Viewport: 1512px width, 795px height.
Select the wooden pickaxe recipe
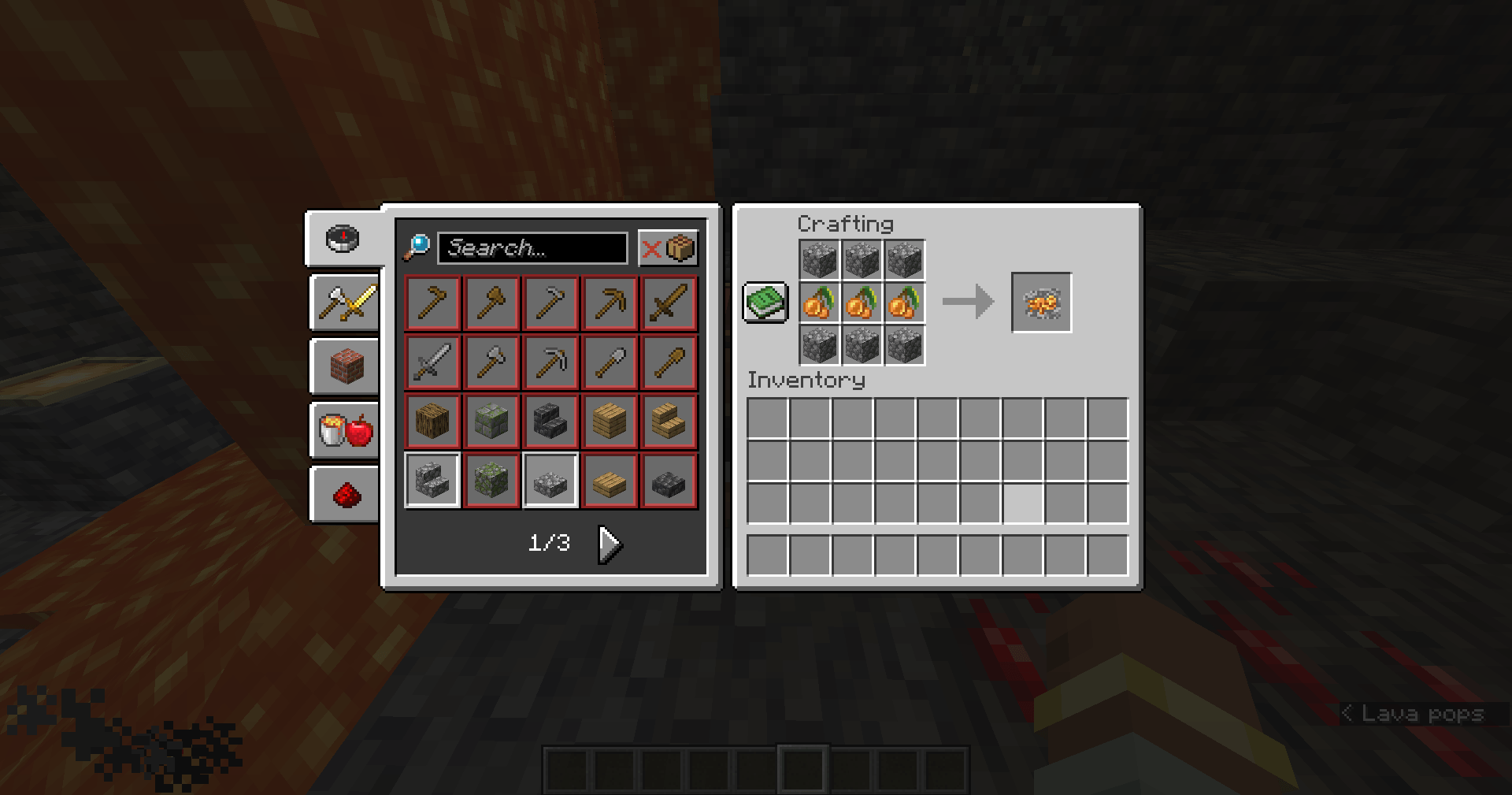pos(610,303)
